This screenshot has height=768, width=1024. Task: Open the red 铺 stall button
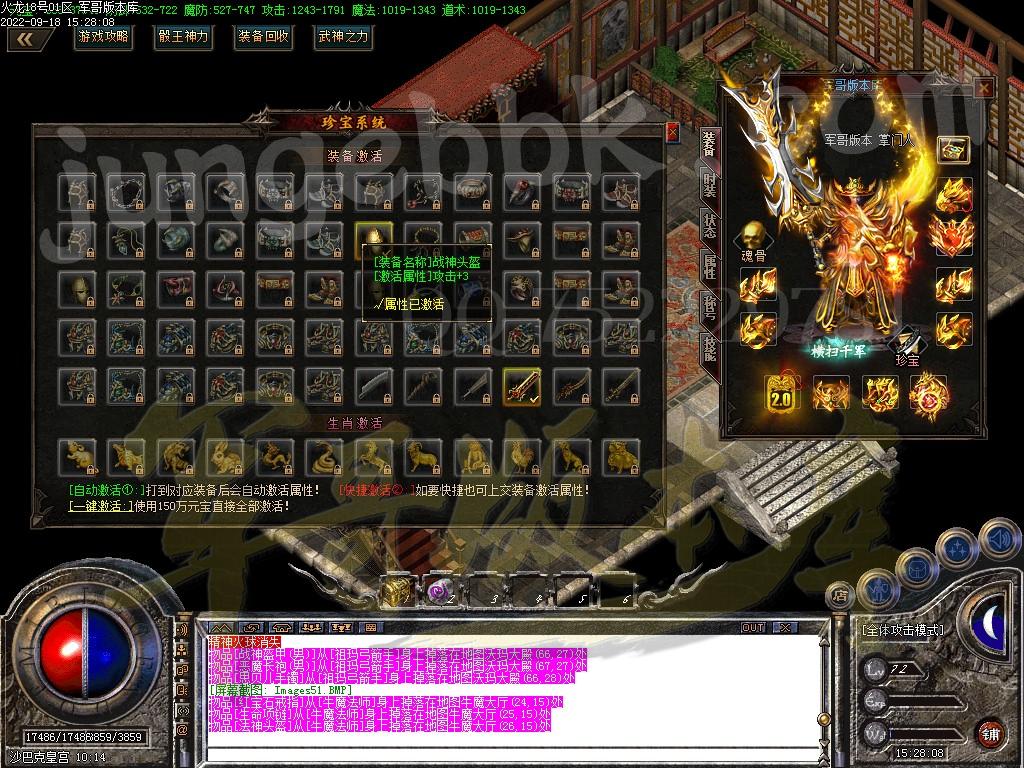(x=990, y=733)
